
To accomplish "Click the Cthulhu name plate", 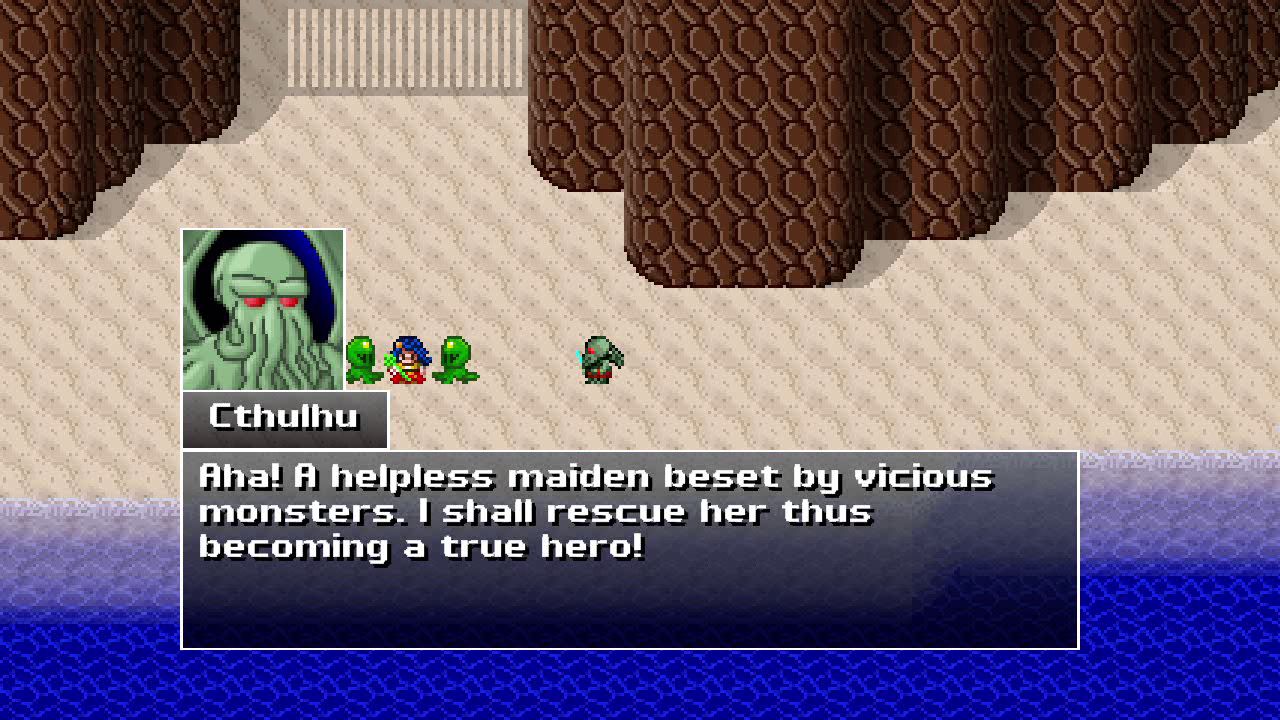I will tap(285, 418).
